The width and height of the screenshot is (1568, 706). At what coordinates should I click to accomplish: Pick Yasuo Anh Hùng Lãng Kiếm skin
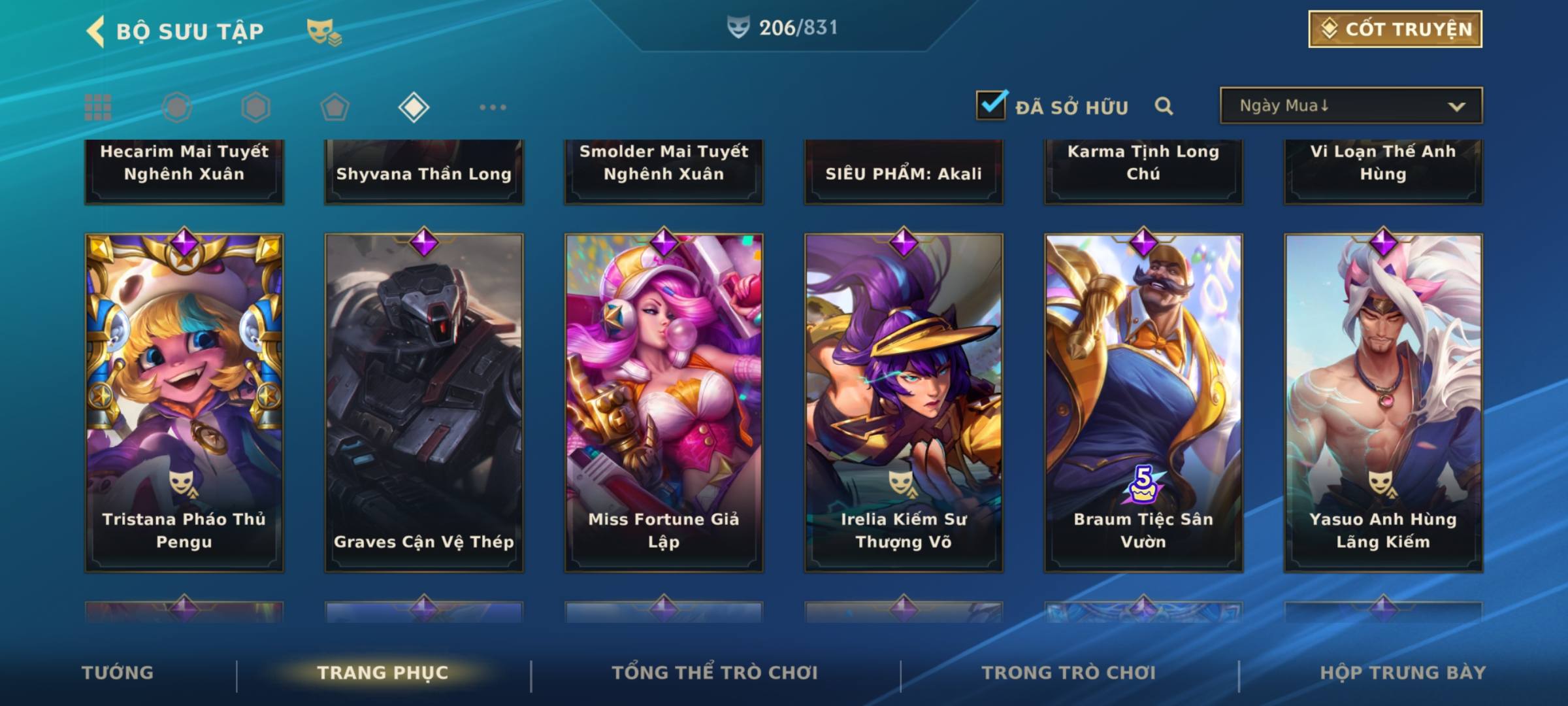1383,402
